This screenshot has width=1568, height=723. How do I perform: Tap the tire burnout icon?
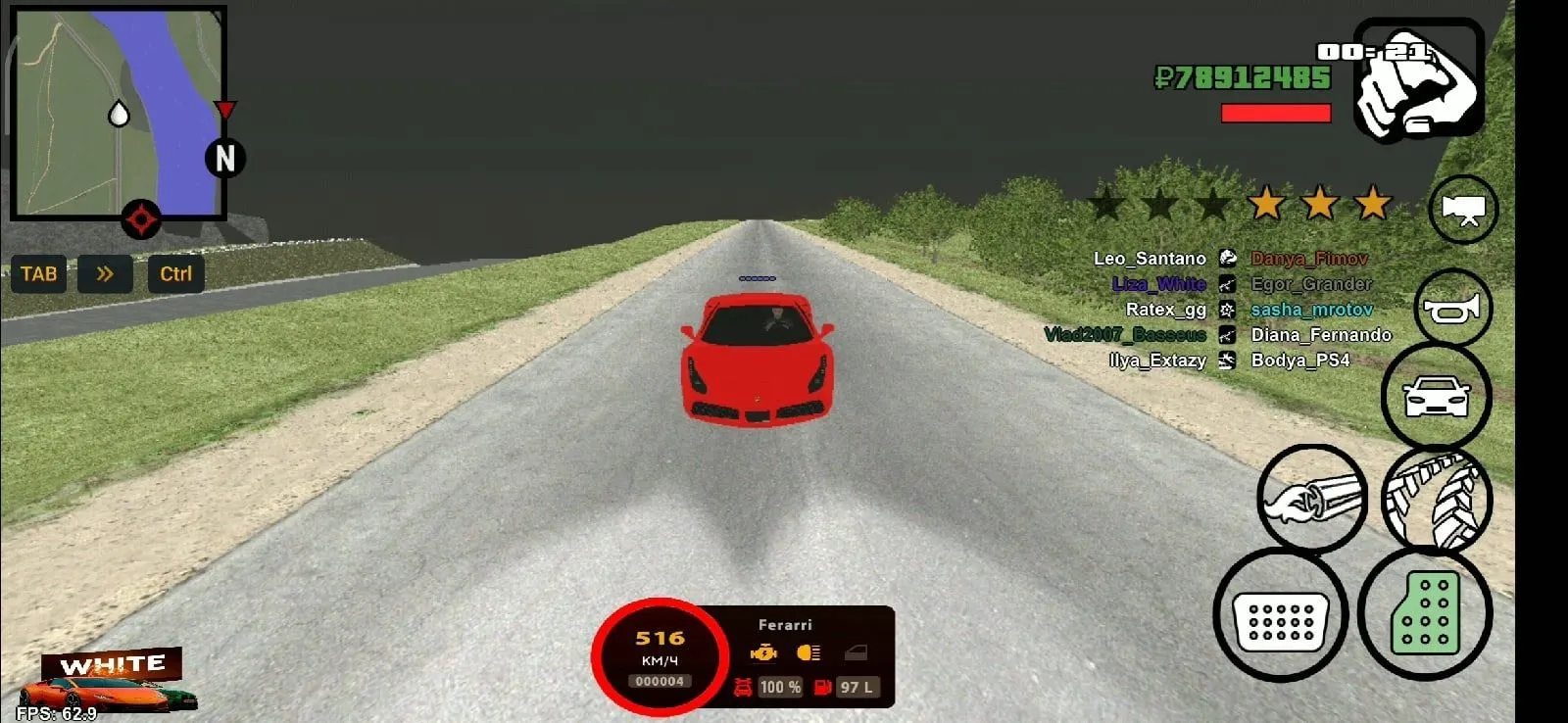(x=1437, y=499)
